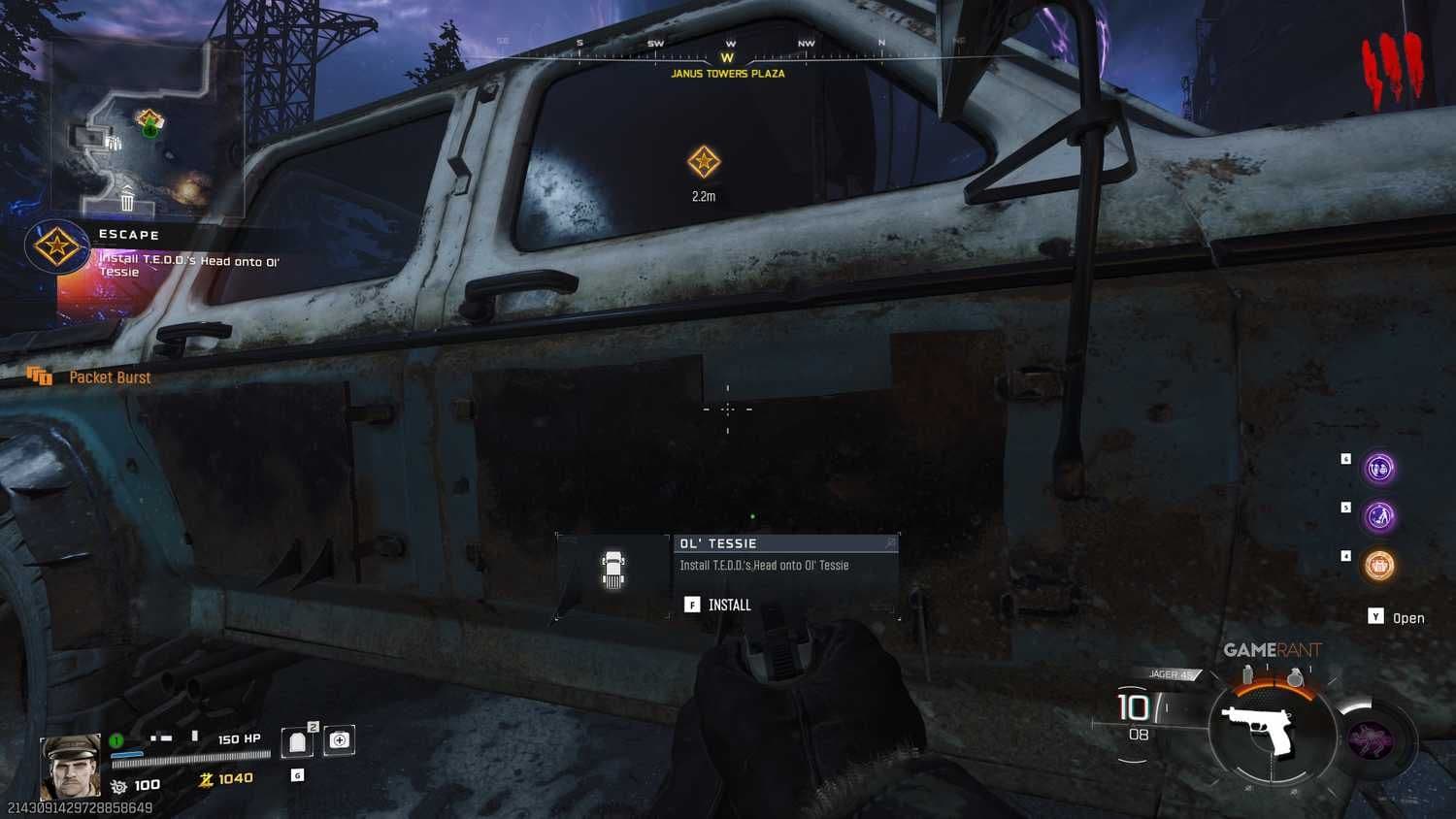Screen dimensions: 1456x819
Task: Select the tactical grenade icon above pistol
Action: coord(1248,674)
